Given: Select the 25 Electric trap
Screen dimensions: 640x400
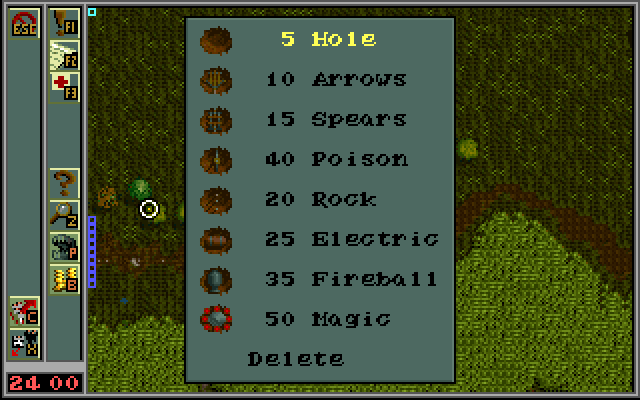Looking at the screenshot, I should (x=349, y=240).
